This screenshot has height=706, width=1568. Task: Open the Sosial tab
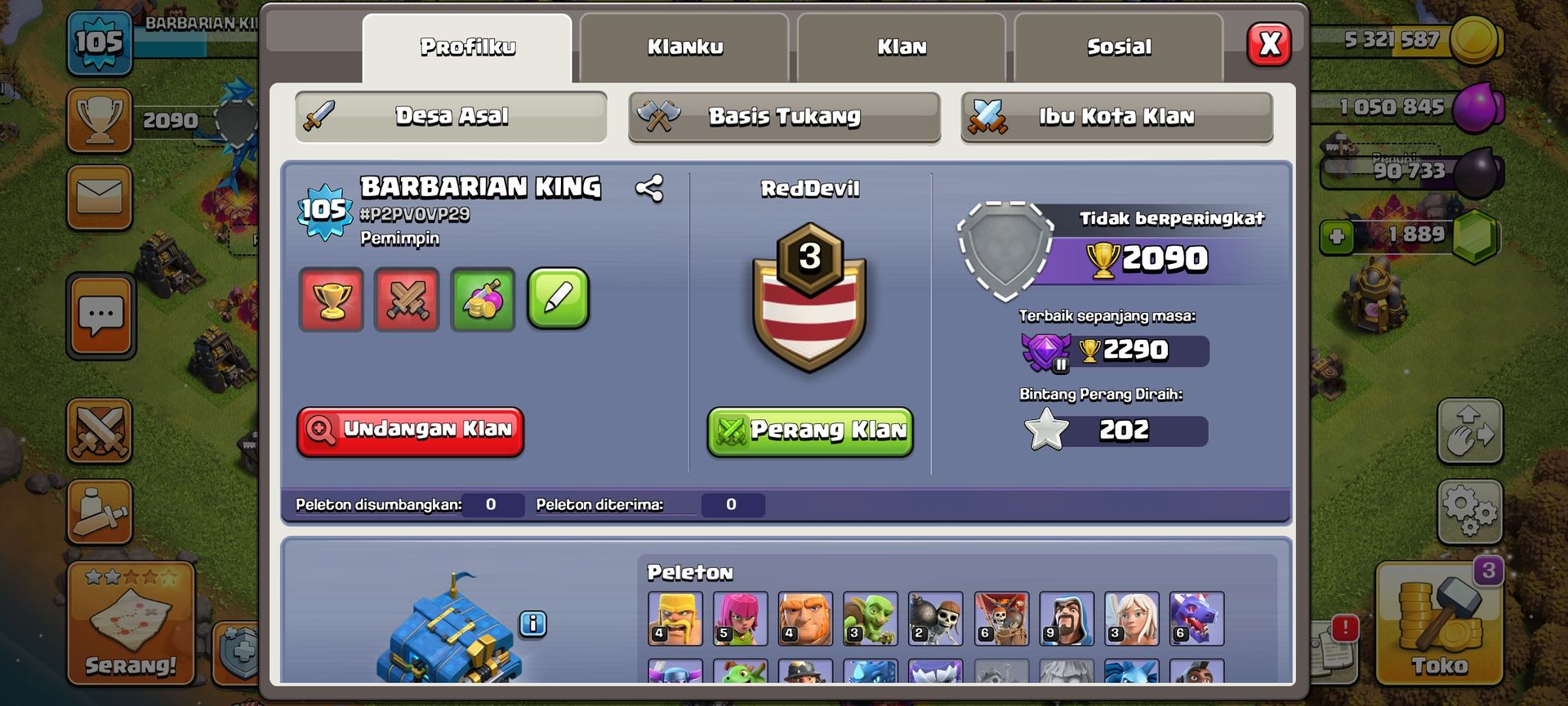(x=1117, y=47)
